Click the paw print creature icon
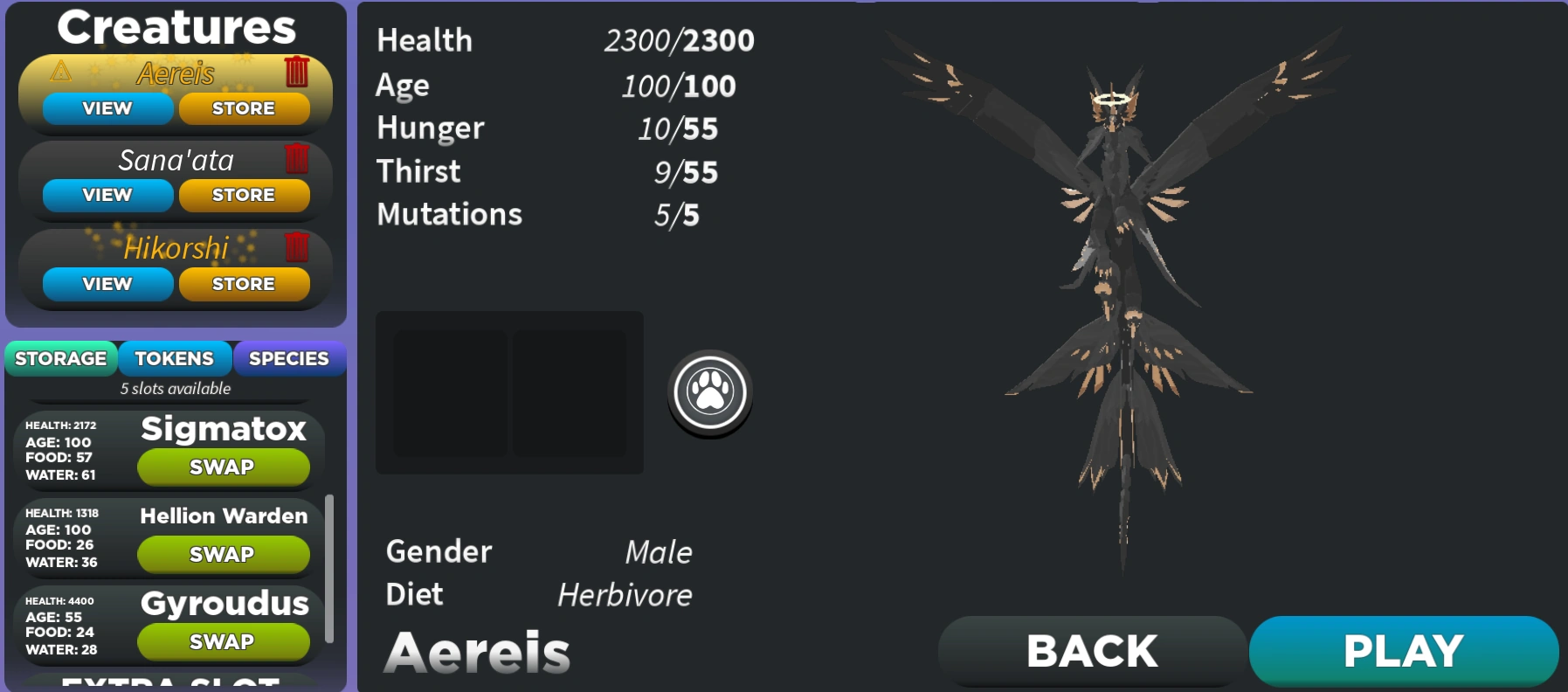Image resolution: width=1568 pixels, height=692 pixels. pyautogui.click(x=709, y=393)
